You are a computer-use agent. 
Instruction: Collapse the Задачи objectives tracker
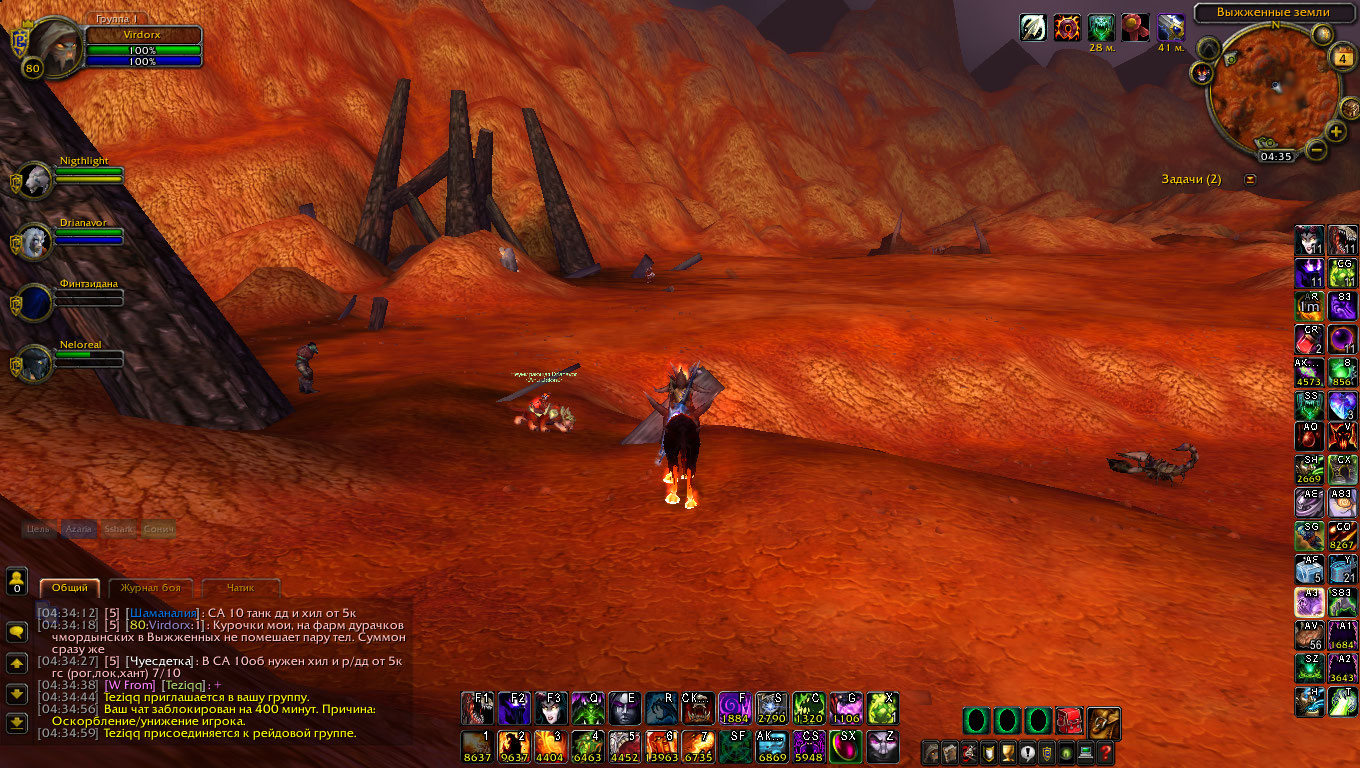point(1249,179)
